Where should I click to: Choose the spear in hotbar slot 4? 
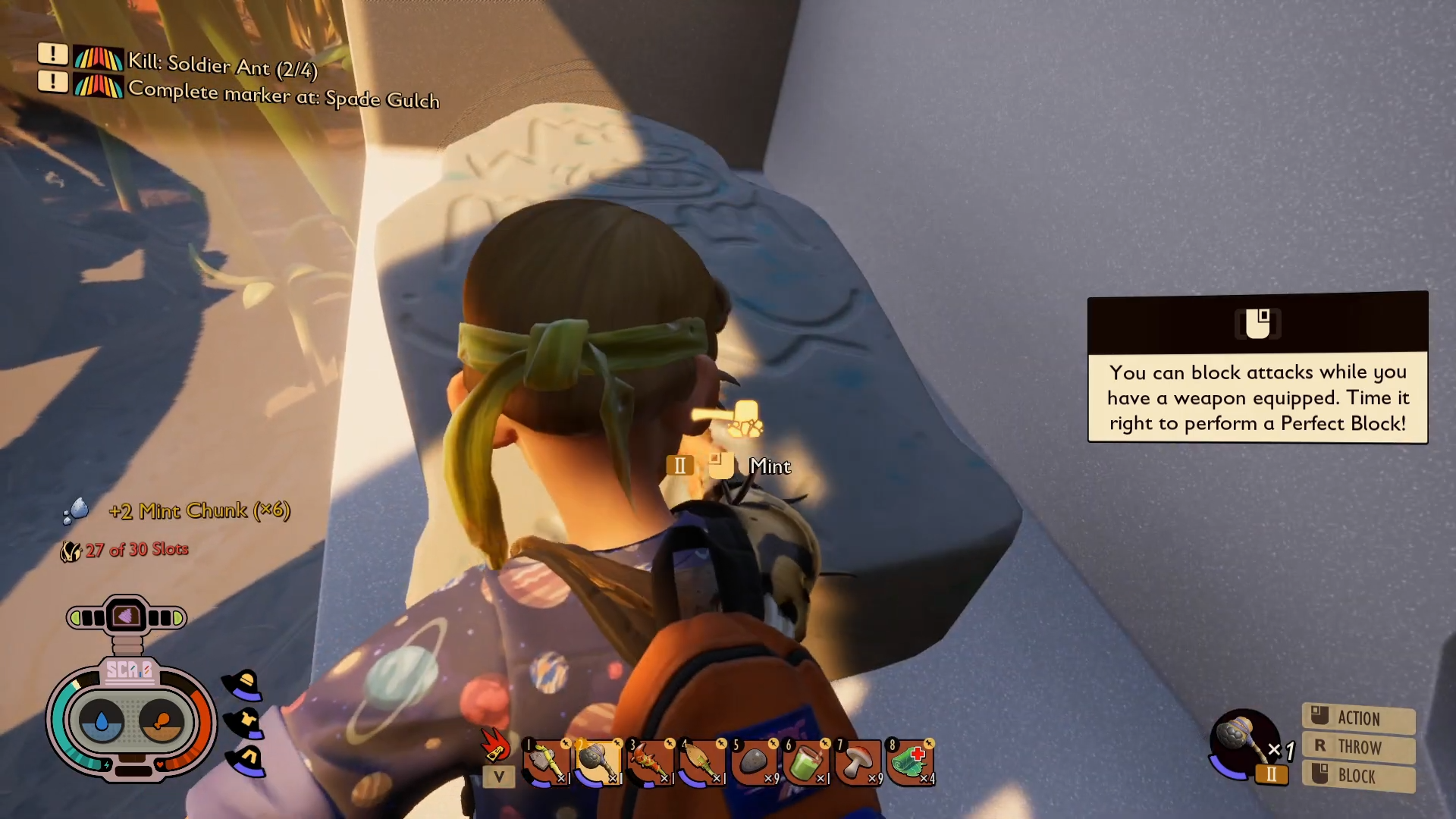click(x=701, y=762)
